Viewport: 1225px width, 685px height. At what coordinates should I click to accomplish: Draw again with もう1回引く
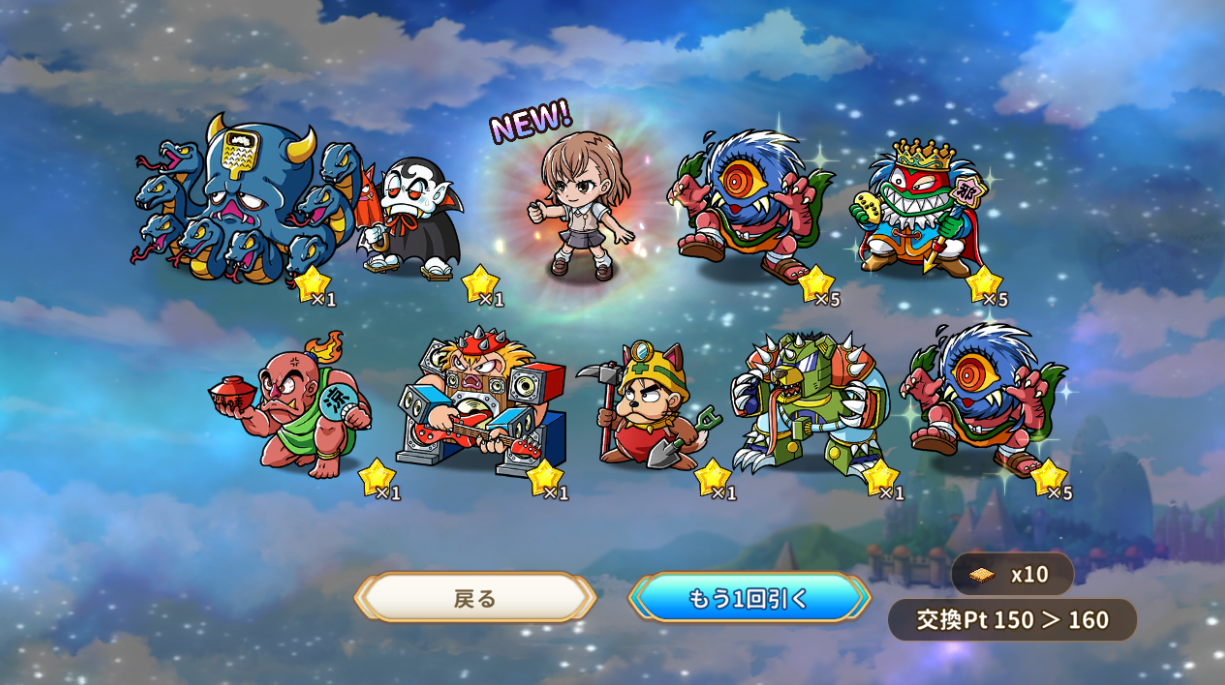click(x=749, y=598)
